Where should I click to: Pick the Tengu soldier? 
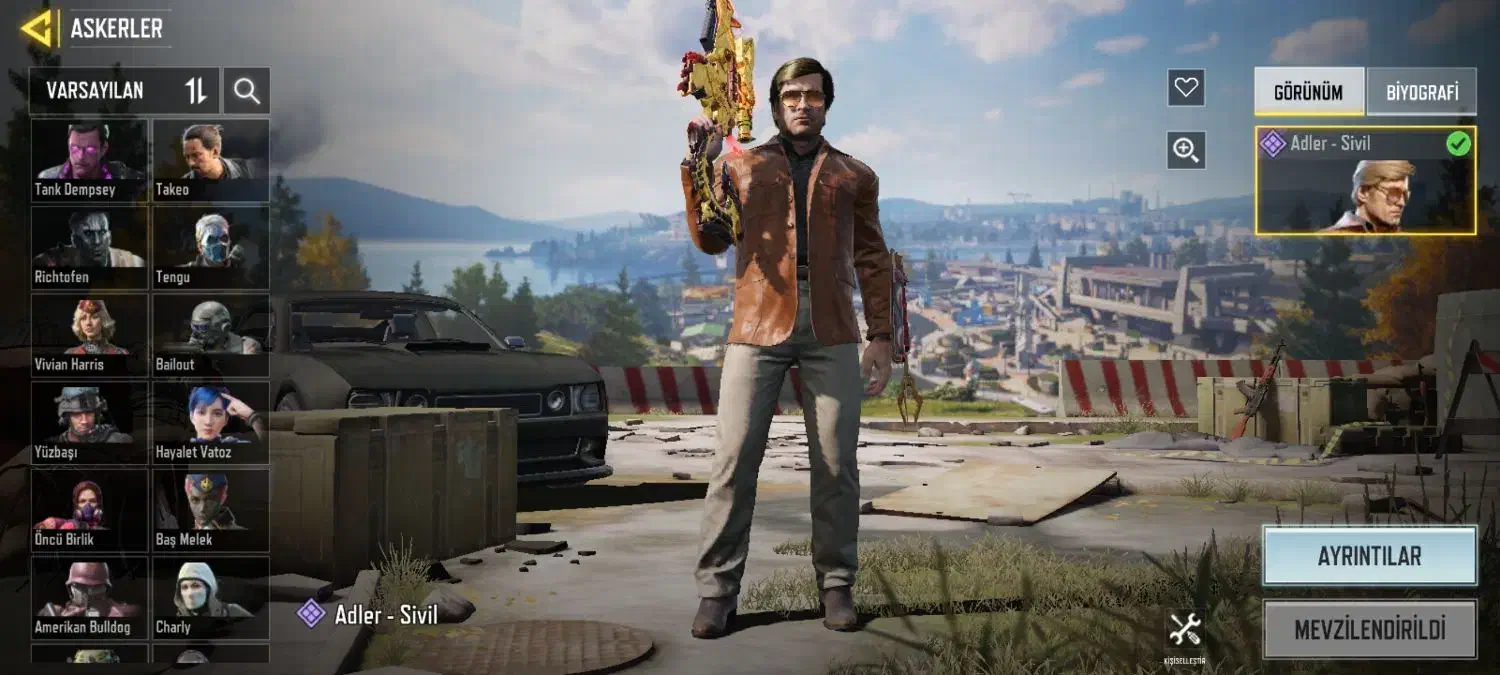tap(211, 247)
